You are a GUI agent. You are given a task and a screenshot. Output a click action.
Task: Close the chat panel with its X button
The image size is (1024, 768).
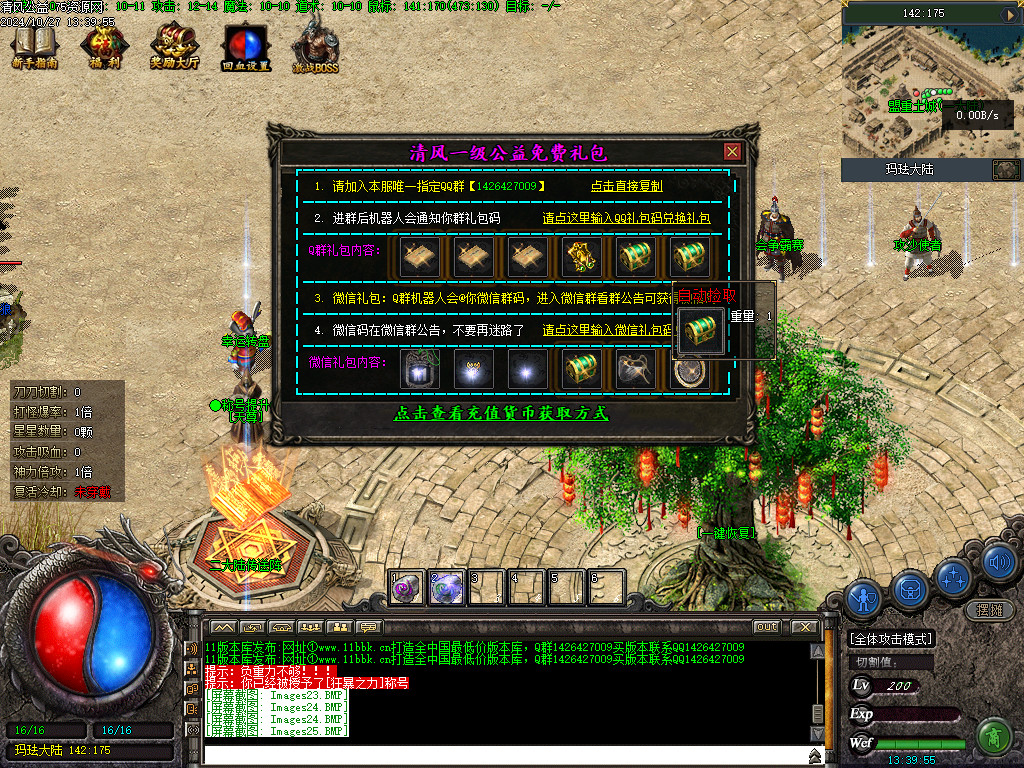(x=803, y=627)
